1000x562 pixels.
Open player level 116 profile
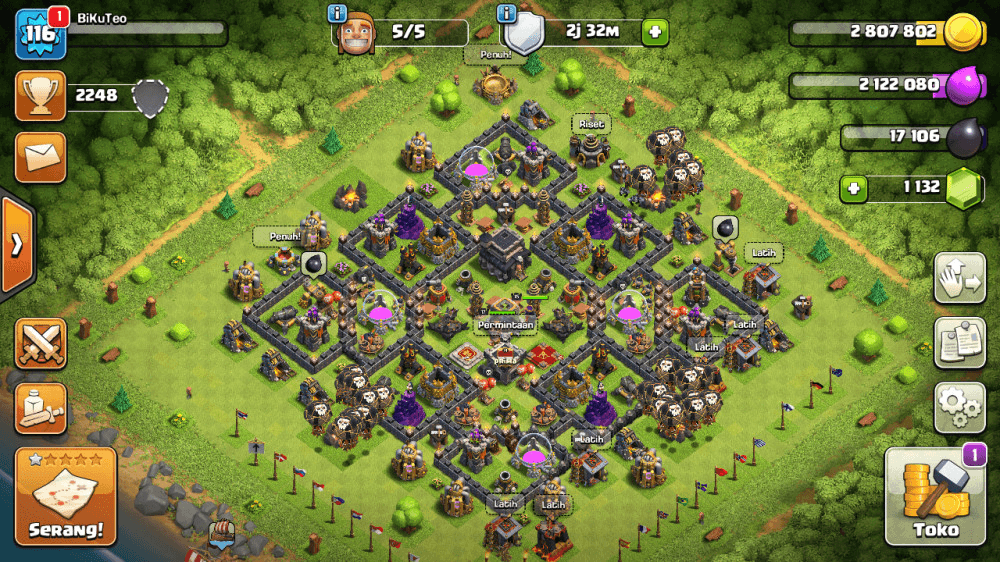tap(40, 35)
